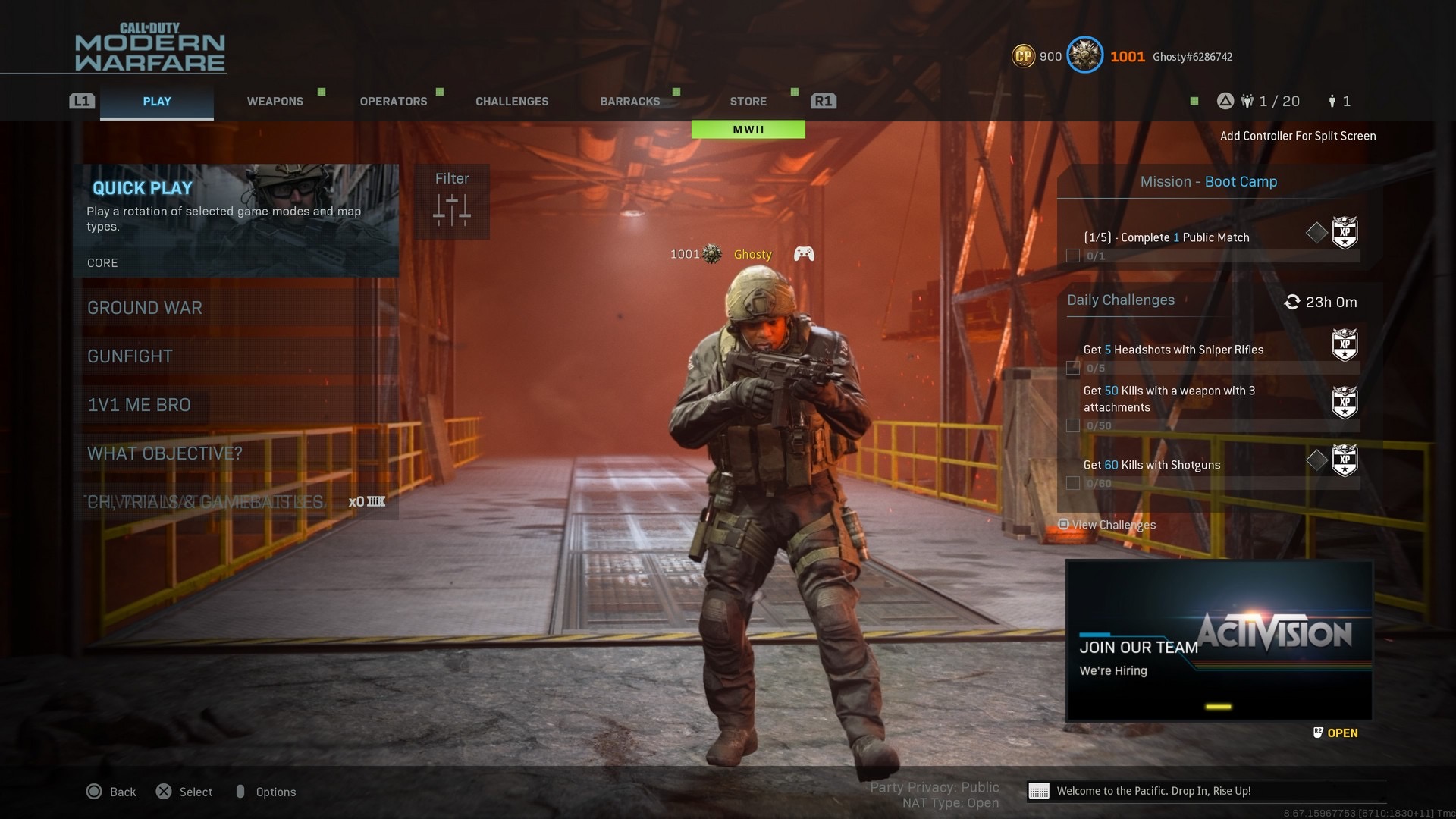The width and height of the screenshot is (1456, 819).
Task: Go to the Challenges tab
Action: click(x=512, y=102)
